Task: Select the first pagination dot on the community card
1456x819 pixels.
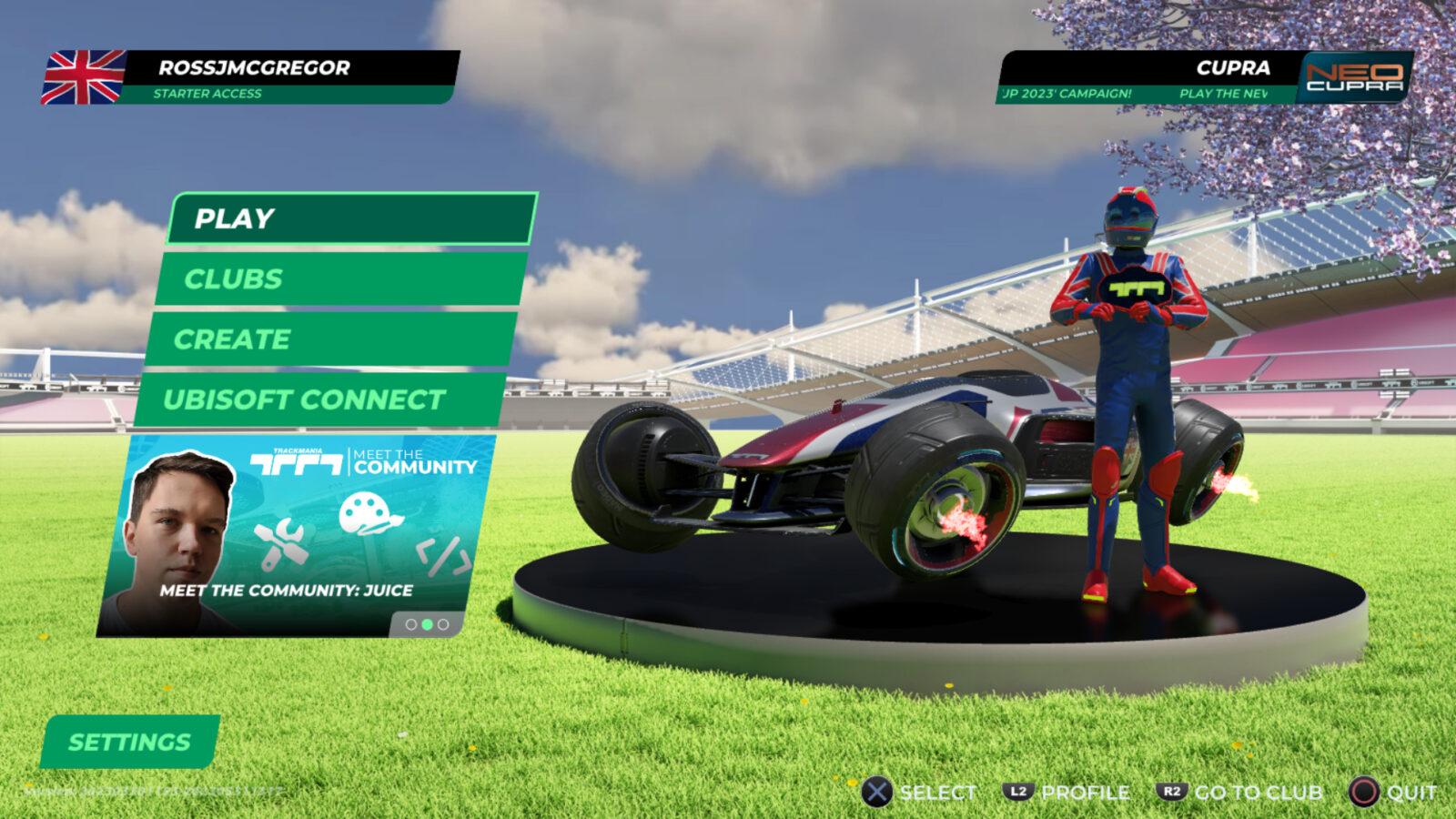Action: coord(411,625)
